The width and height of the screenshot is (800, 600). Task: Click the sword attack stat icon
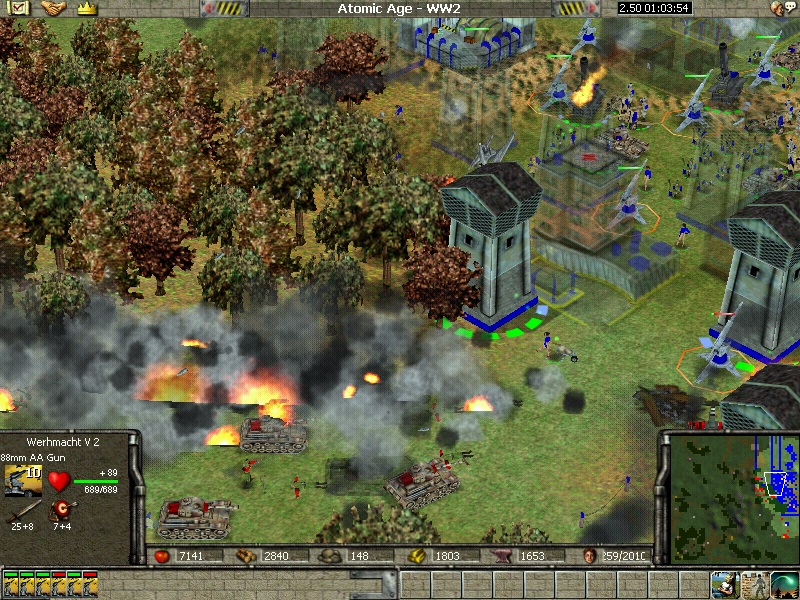[x=22, y=512]
